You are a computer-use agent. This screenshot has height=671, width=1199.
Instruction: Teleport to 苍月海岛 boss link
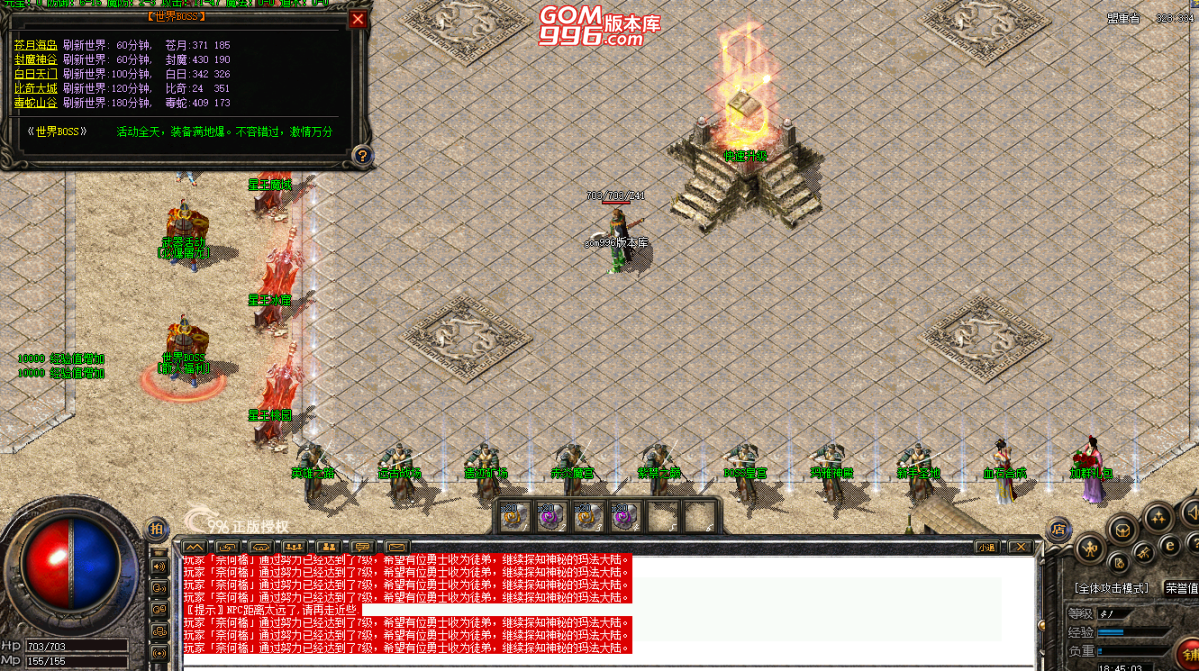(x=35, y=45)
